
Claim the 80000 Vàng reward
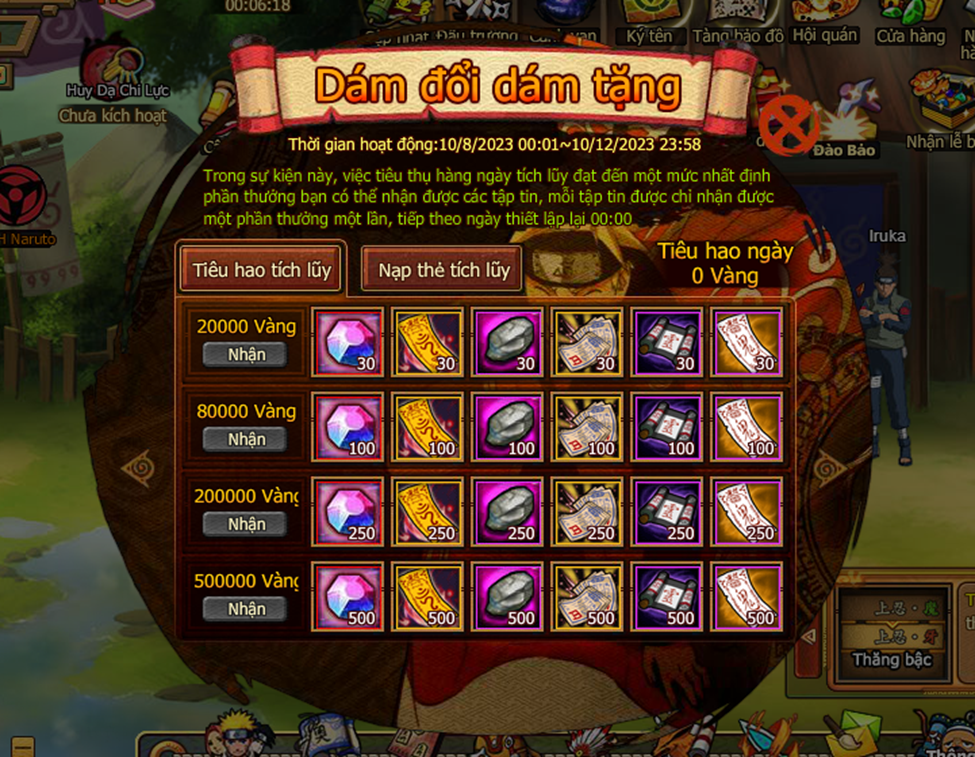tap(246, 439)
